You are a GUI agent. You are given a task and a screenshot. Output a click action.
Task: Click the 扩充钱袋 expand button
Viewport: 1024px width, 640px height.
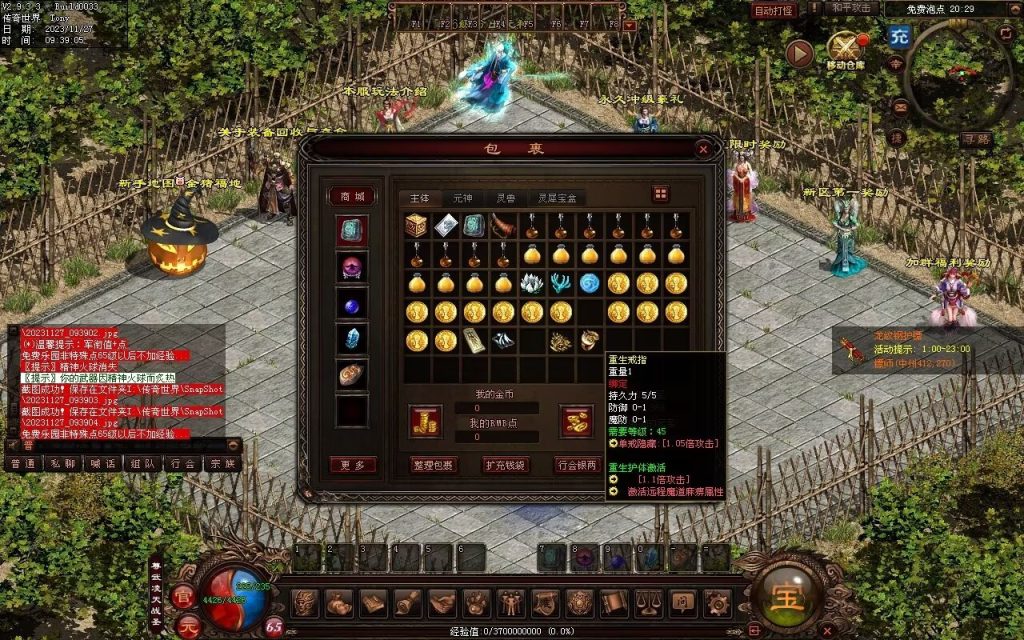[x=505, y=465]
